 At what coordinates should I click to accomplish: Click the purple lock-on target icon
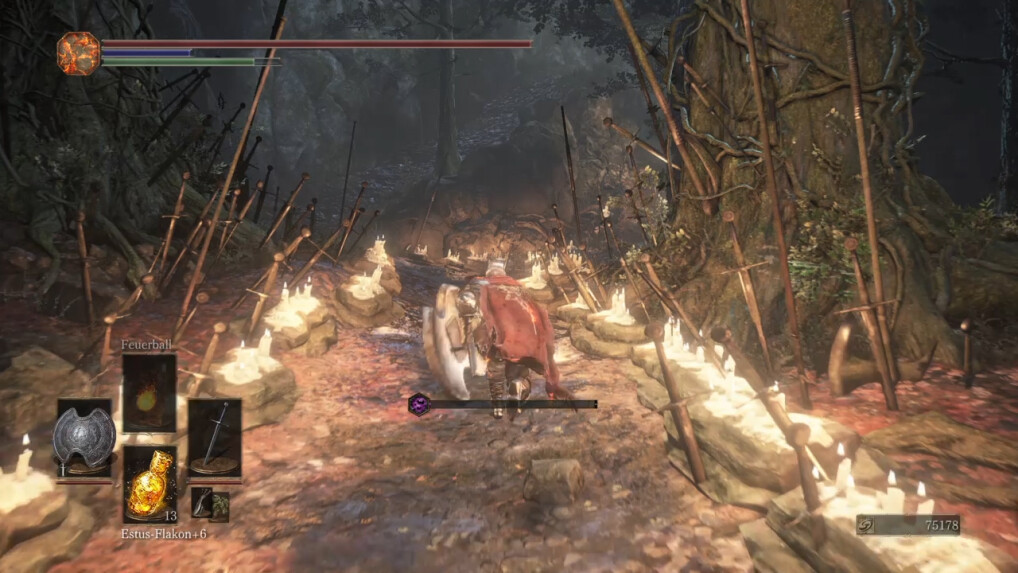pyautogui.click(x=419, y=404)
